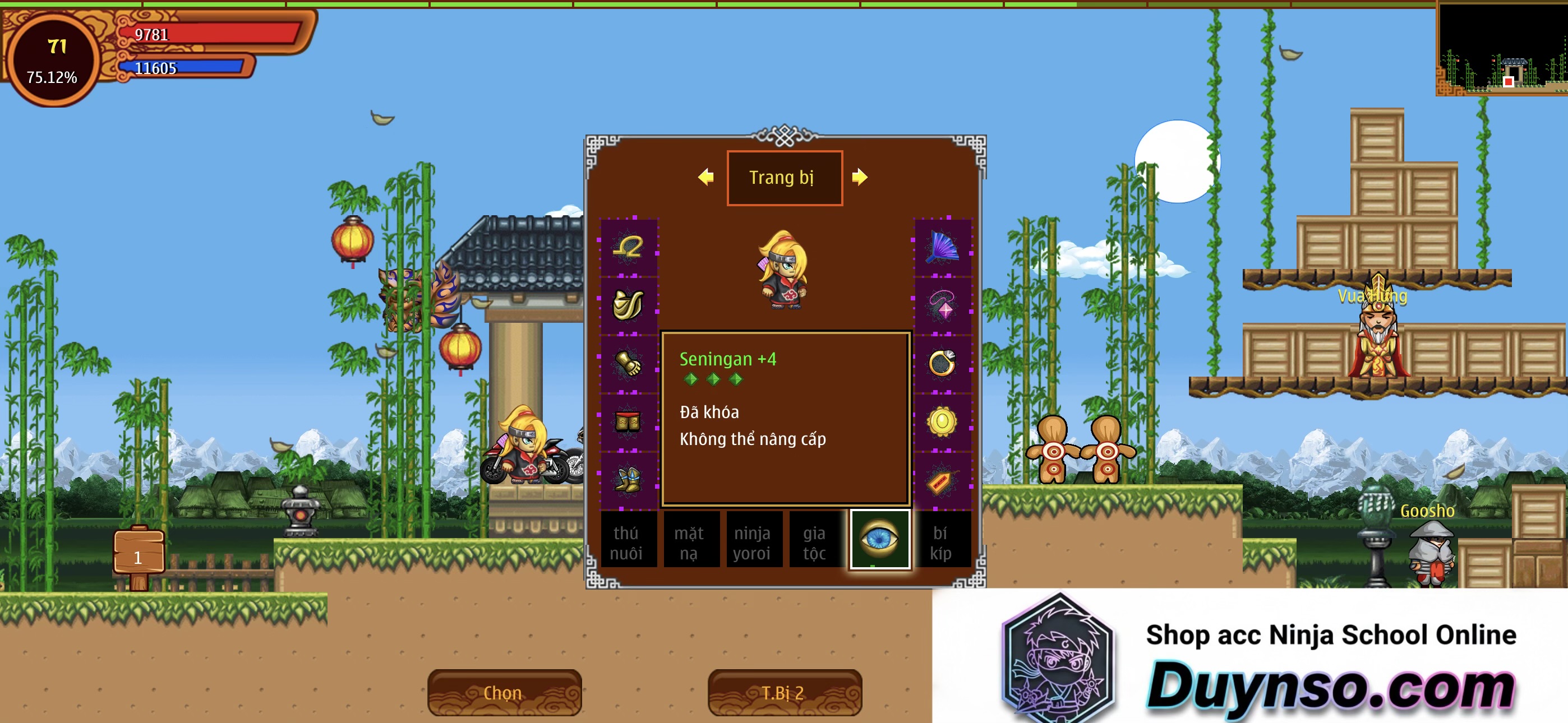Select the golden headband equipment slot
Screen dimensions: 1568x723
pos(628,247)
